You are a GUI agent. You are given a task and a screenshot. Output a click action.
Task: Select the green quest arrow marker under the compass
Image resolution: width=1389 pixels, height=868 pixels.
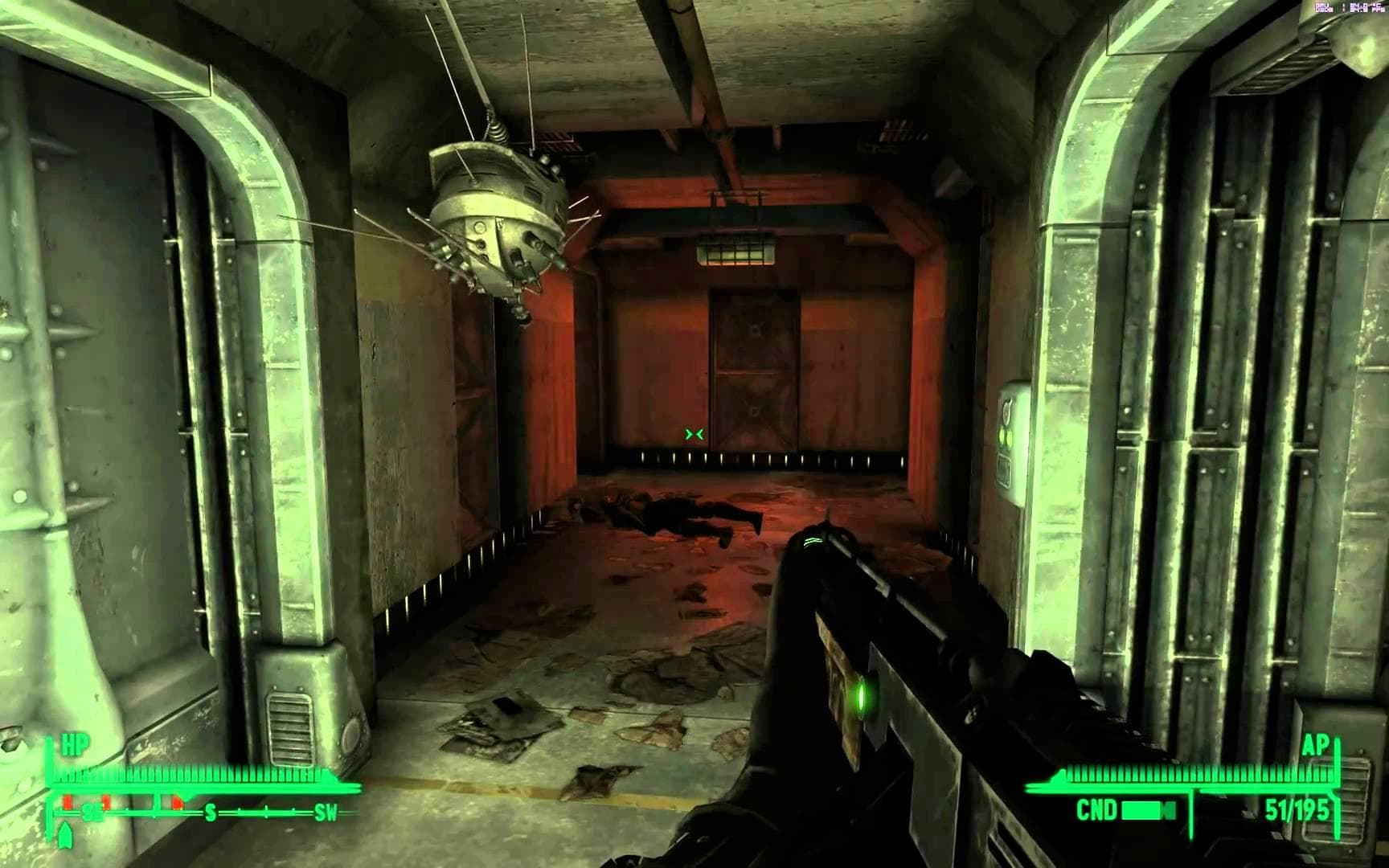(x=65, y=837)
